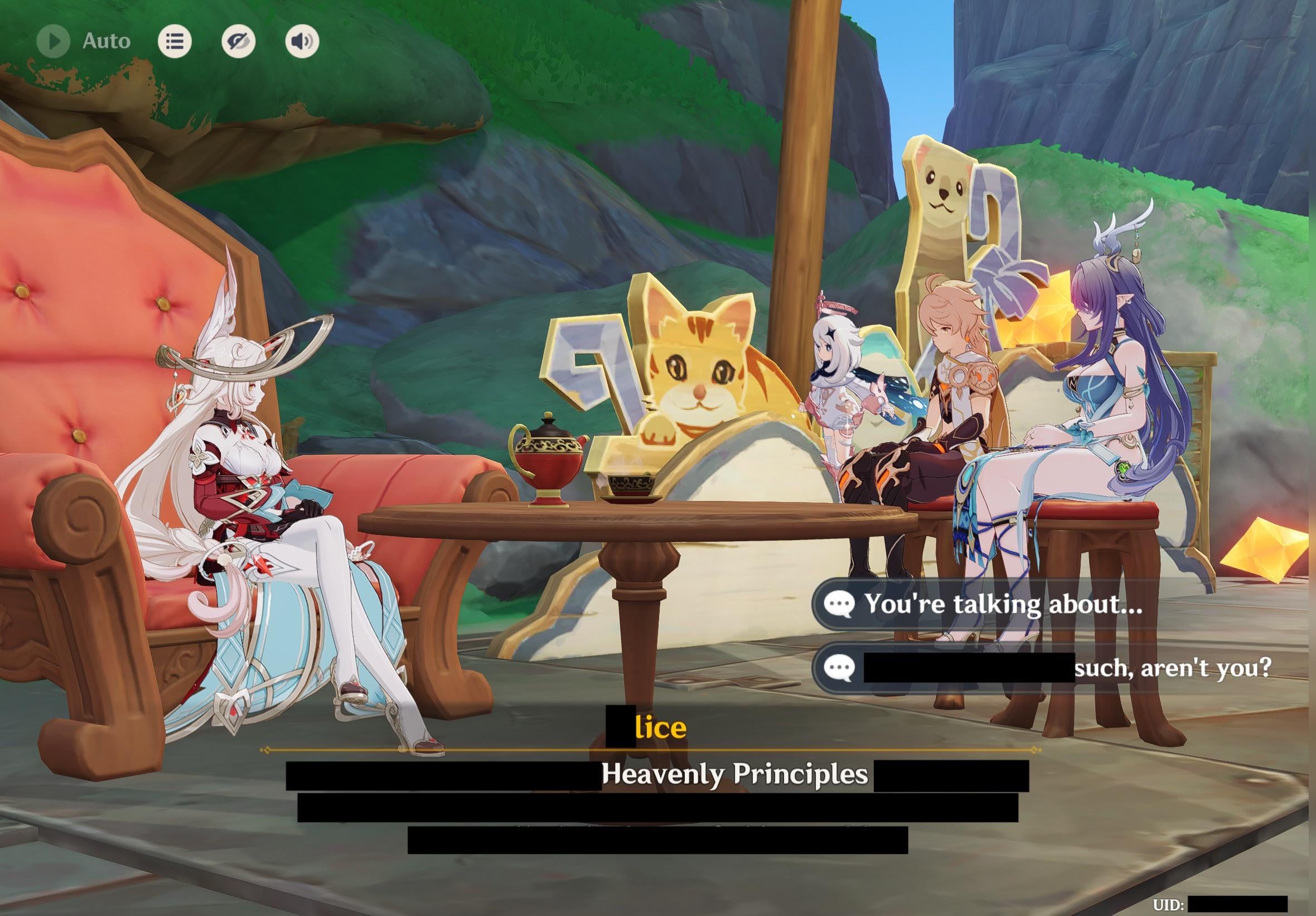Viewport: 1316px width, 916px height.
Task: Open the dialogue history log
Action: [x=175, y=41]
